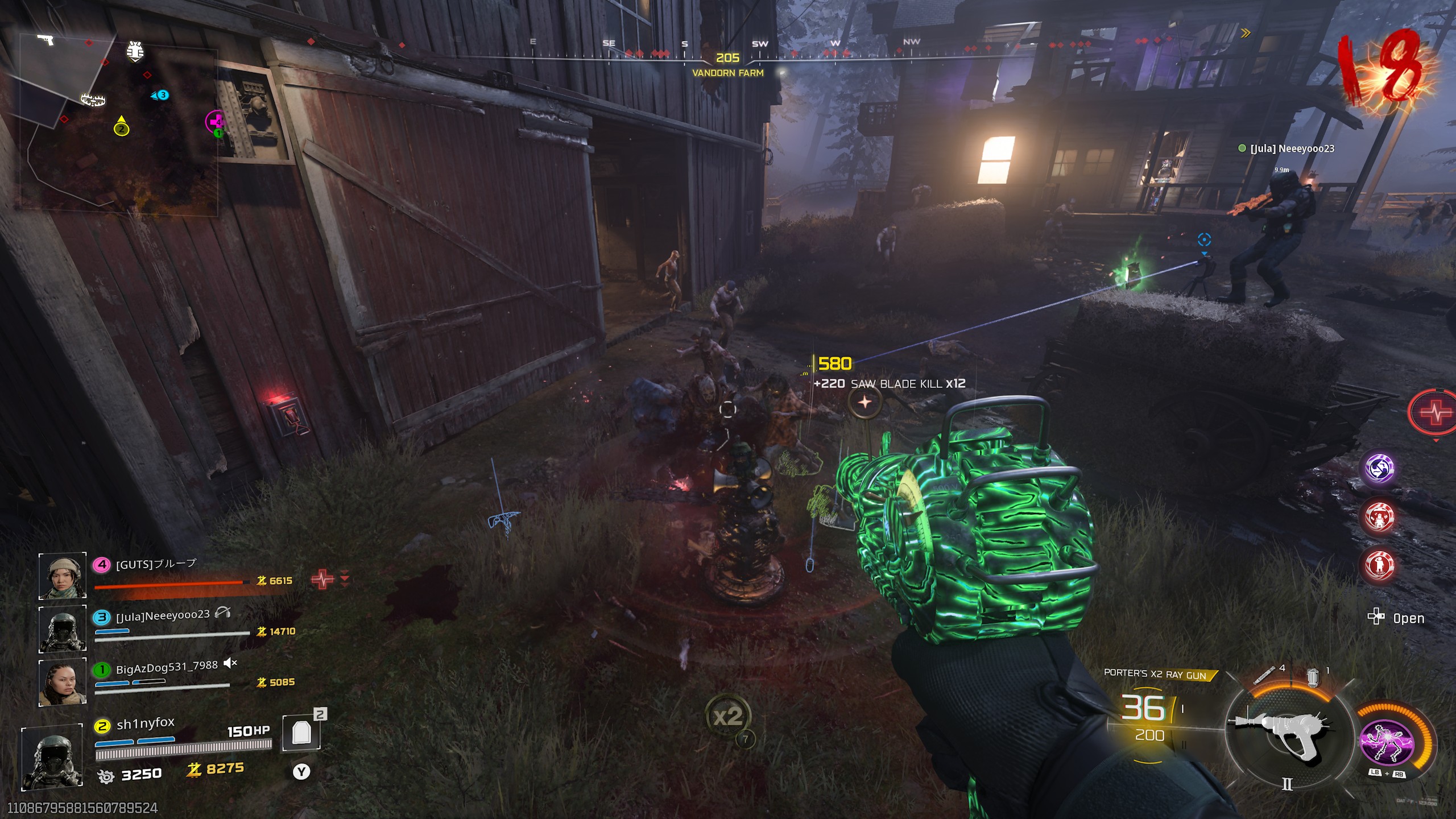Click the Vandorn Farm compass location label
Screen dimensions: 1456x819
[x=727, y=73]
